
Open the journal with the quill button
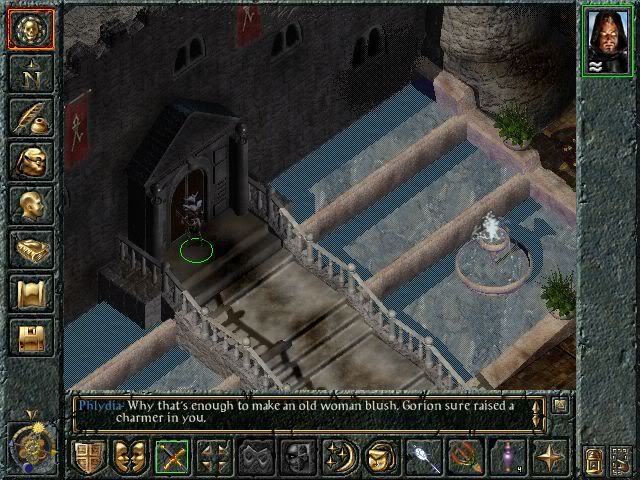point(29,117)
